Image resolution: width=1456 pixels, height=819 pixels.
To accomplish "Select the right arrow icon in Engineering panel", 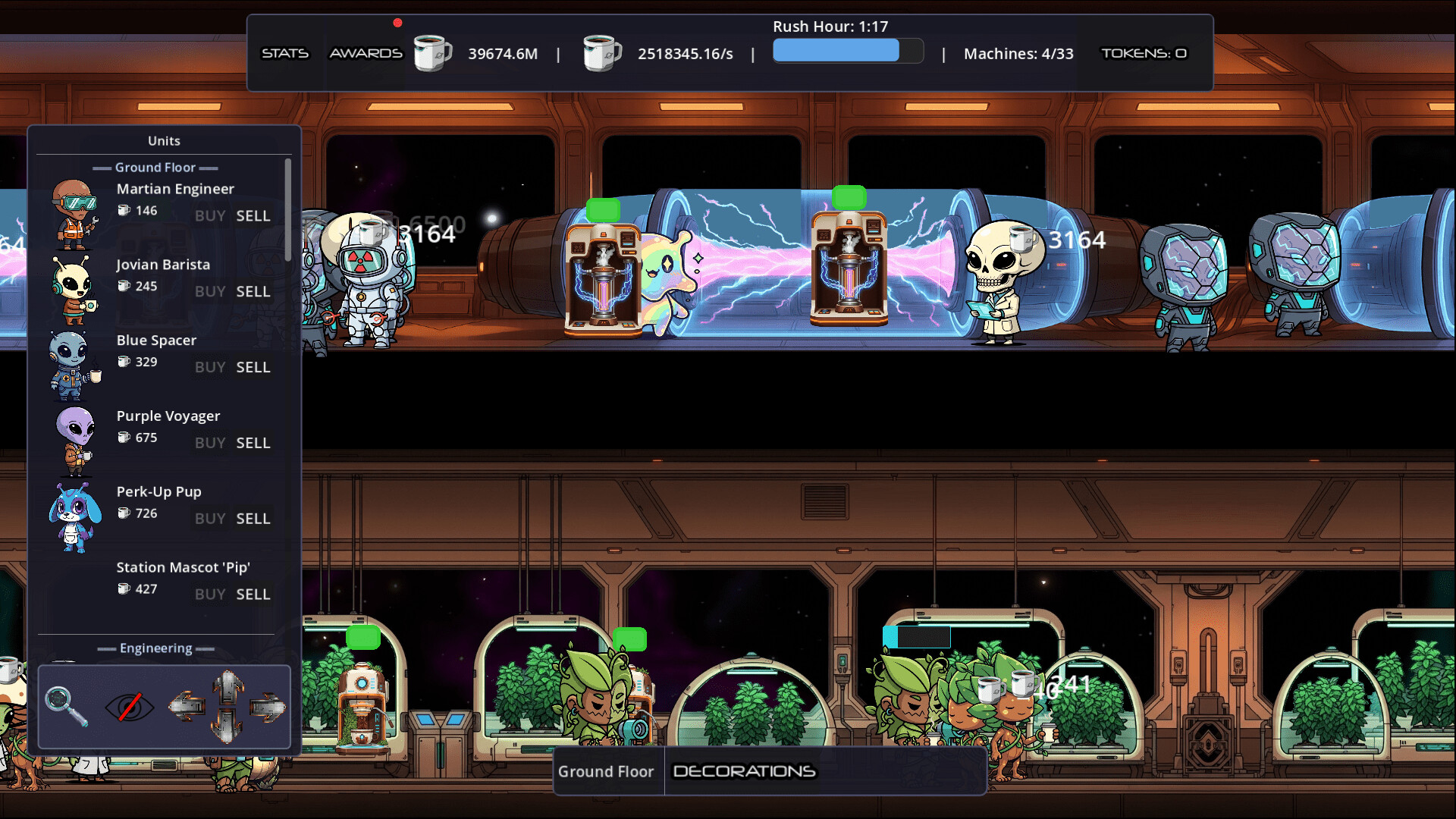I will [x=267, y=707].
